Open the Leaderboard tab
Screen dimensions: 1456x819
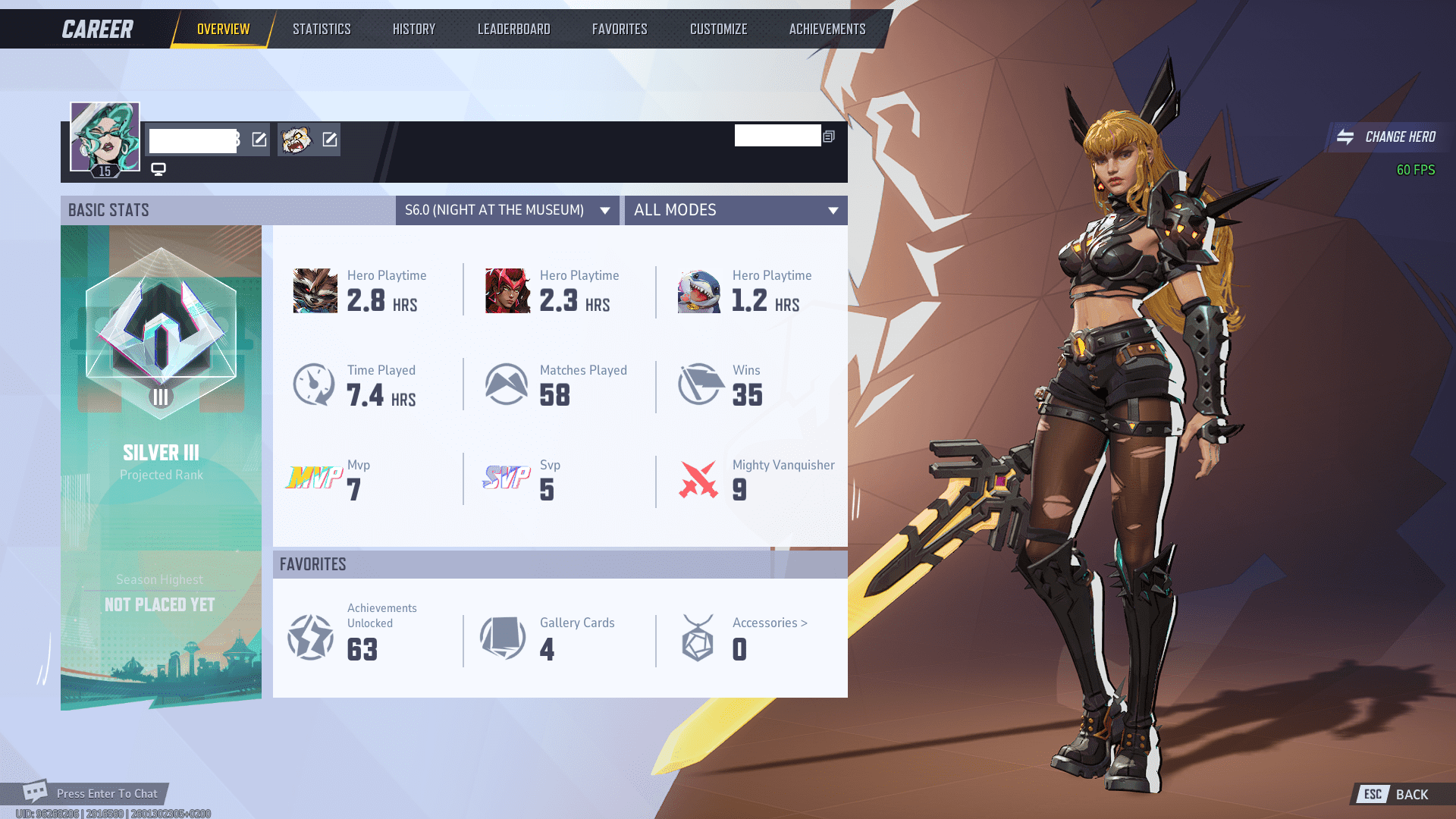coord(513,29)
